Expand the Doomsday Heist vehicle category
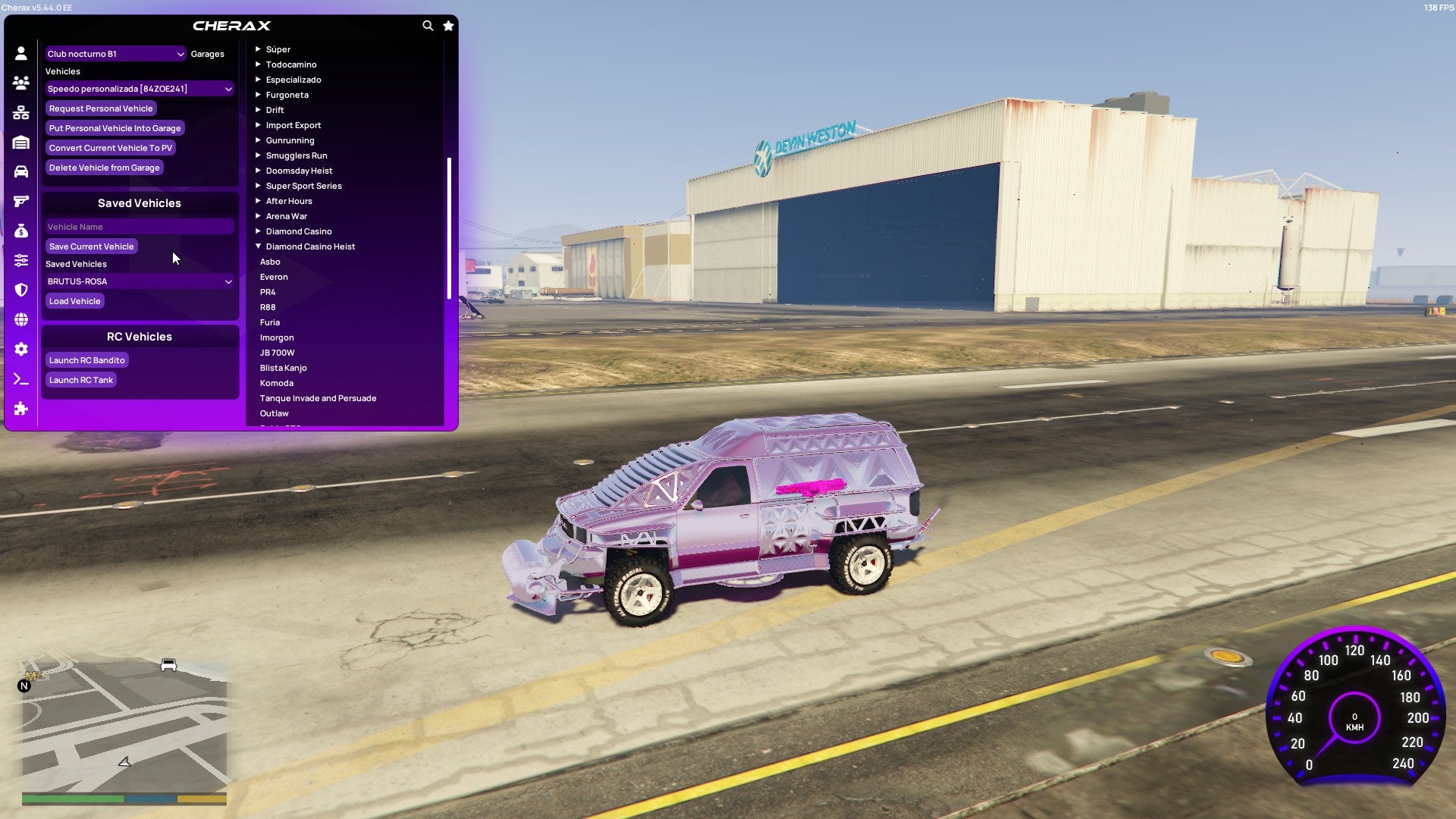The height and width of the screenshot is (819, 1456). [298, 170]
